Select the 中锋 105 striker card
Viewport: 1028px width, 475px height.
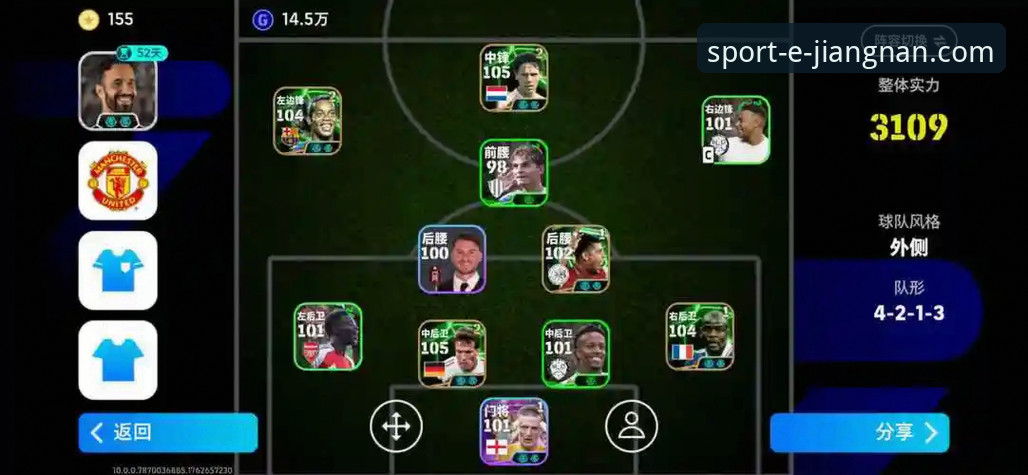(x=514, y=77)
